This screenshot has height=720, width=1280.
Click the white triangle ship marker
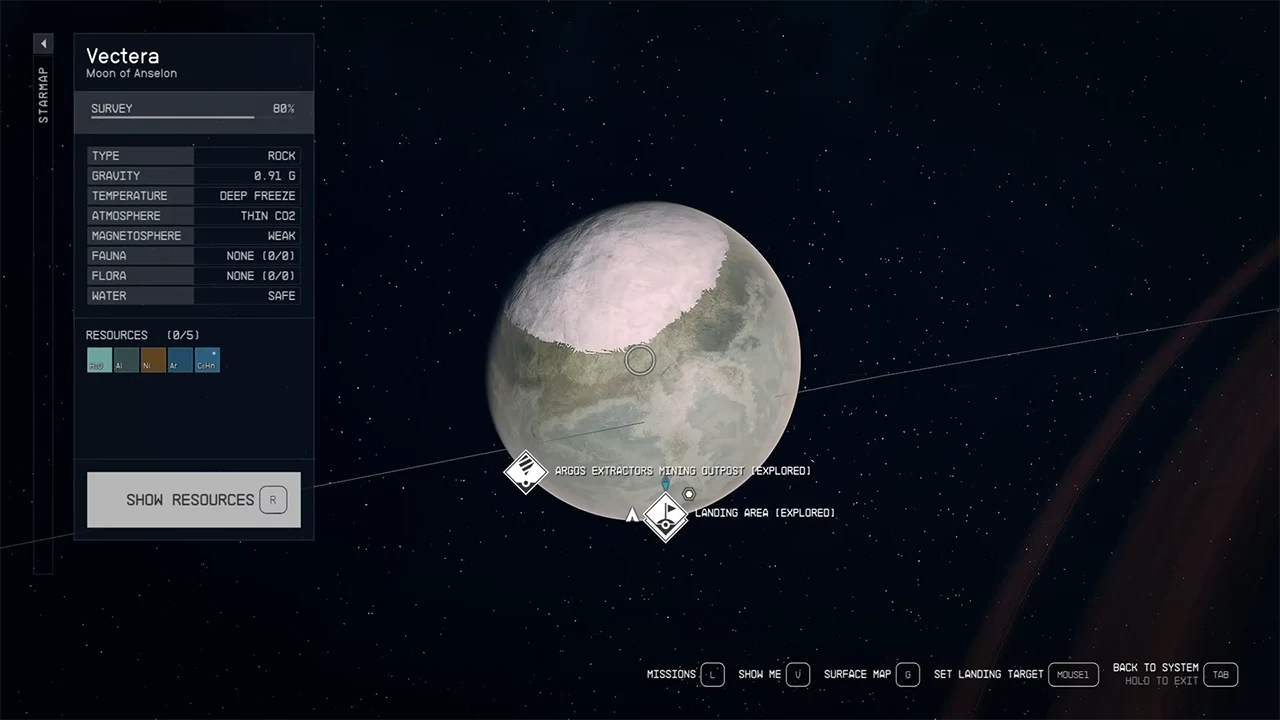click(x=631, y=516)
